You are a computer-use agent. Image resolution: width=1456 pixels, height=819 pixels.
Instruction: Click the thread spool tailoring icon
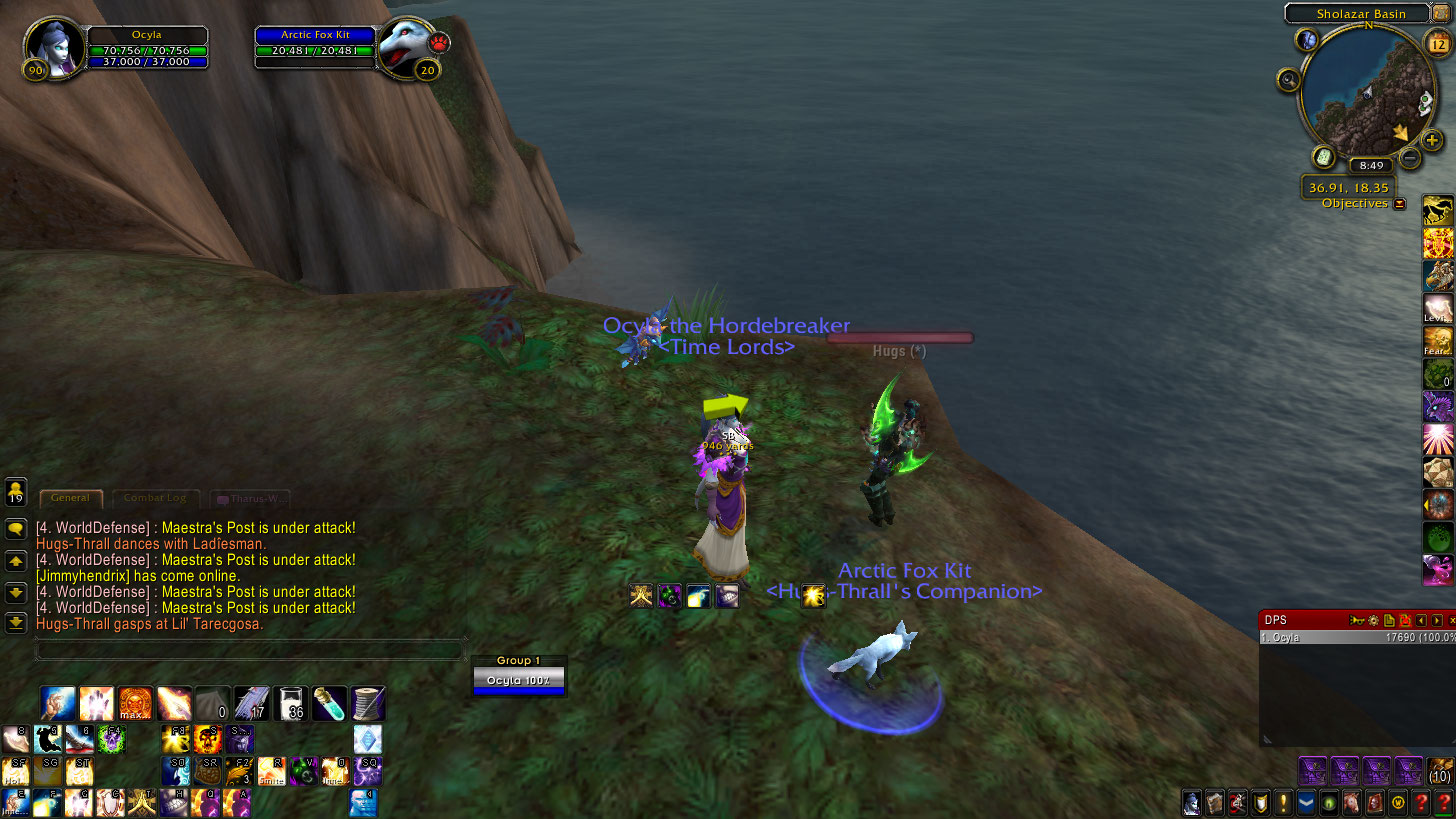click(368, 704)
